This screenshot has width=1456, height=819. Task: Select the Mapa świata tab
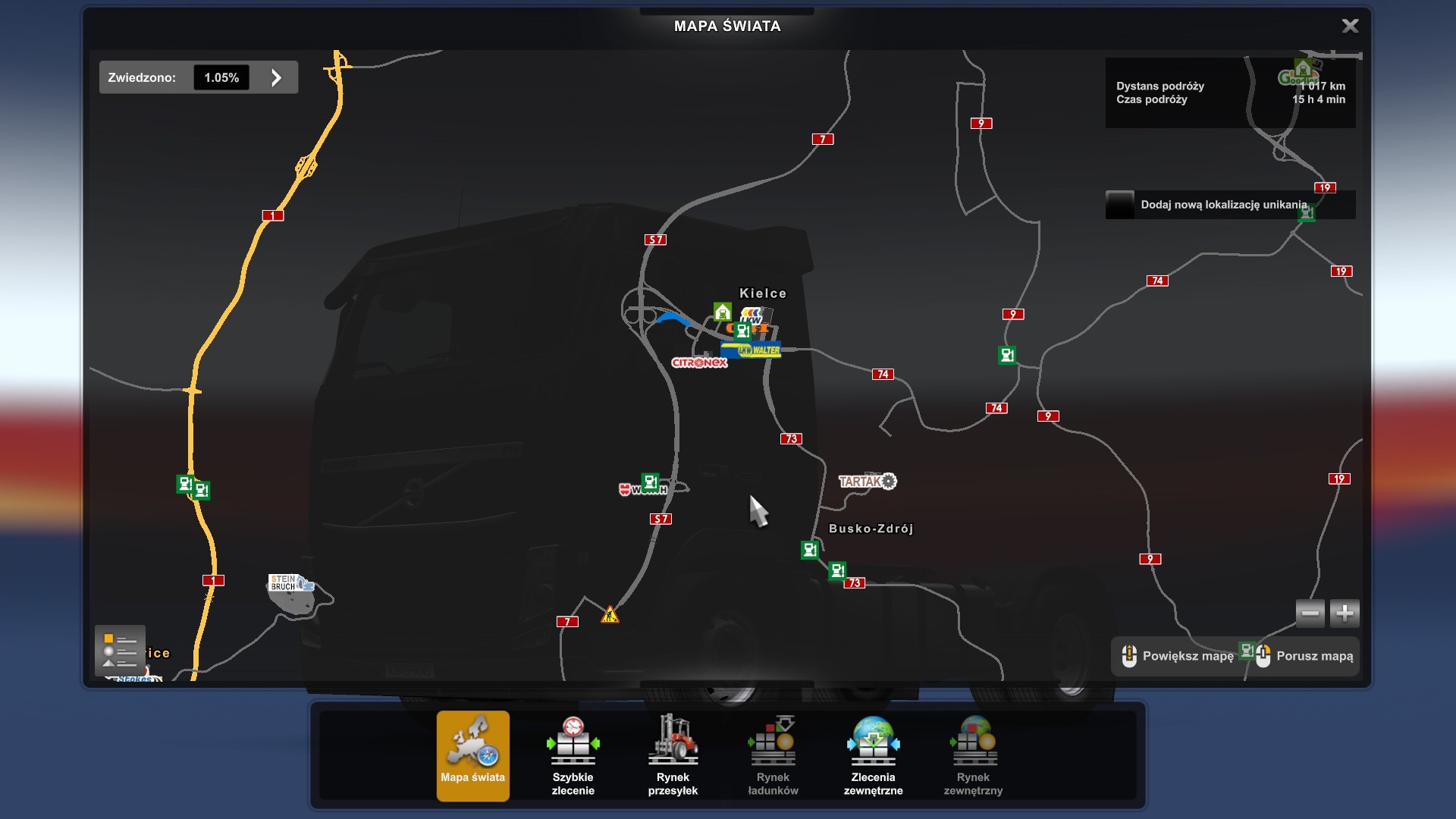(x=472, y=755)
